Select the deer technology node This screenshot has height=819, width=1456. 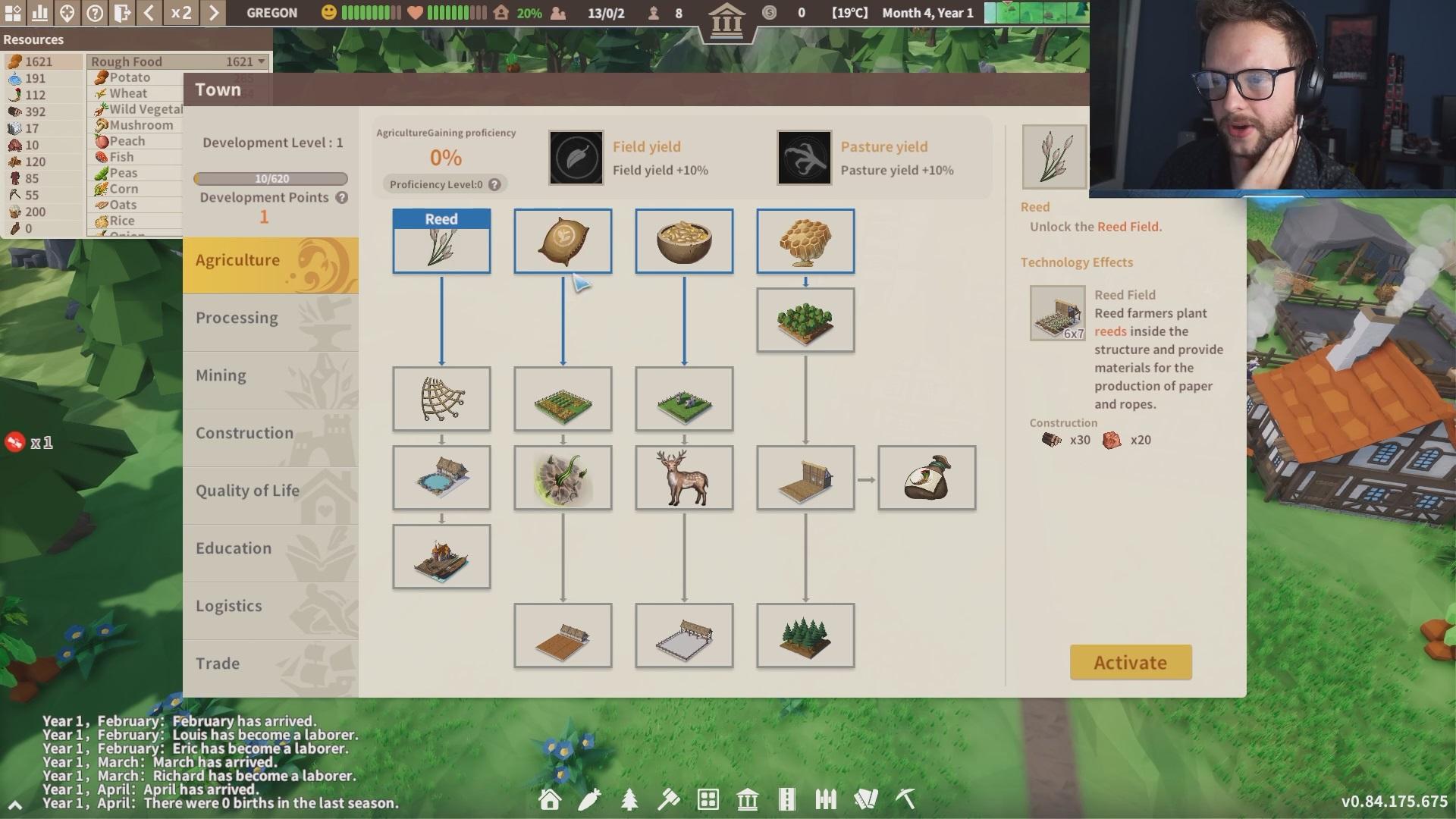coord(684,478)
